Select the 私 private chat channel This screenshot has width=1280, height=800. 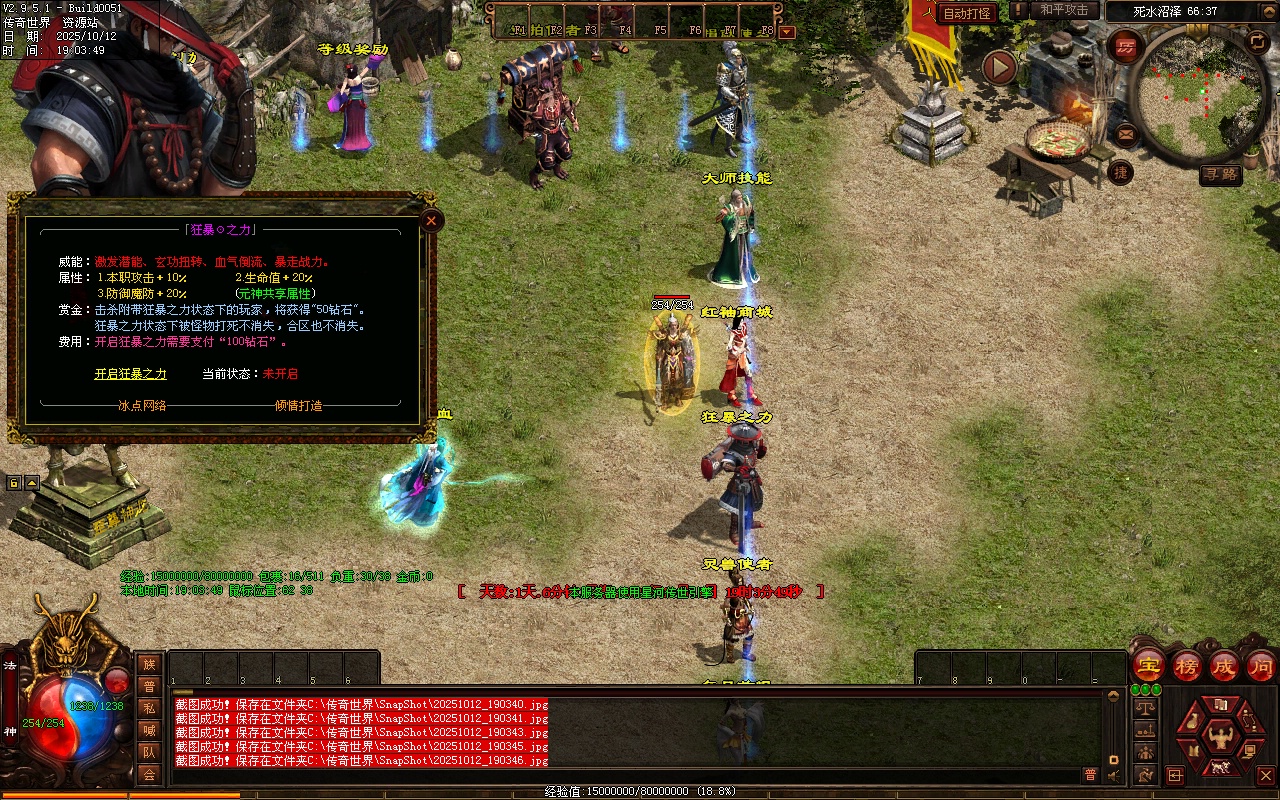149,708
